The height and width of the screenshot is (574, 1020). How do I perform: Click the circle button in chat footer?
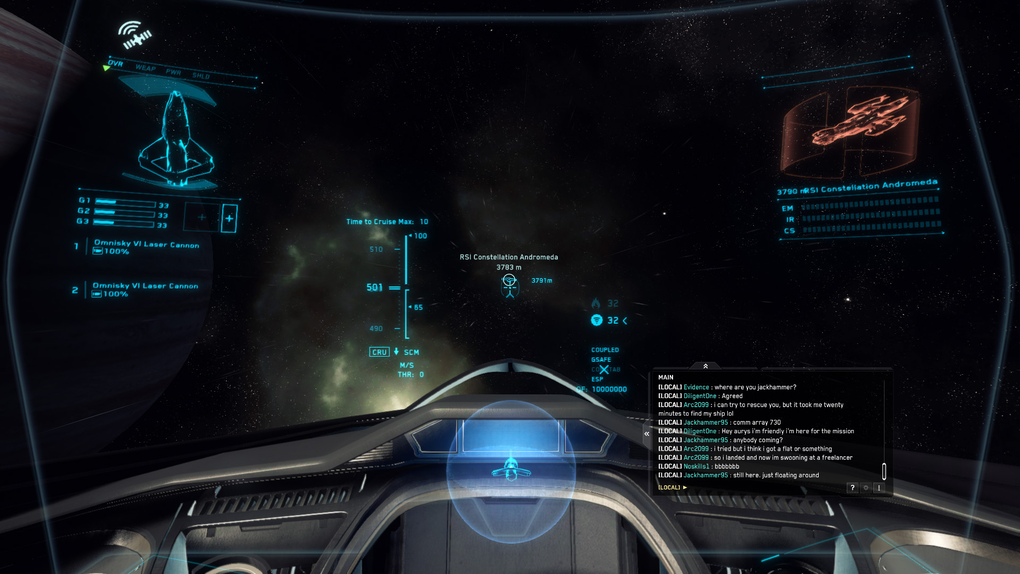pos(866,488)
